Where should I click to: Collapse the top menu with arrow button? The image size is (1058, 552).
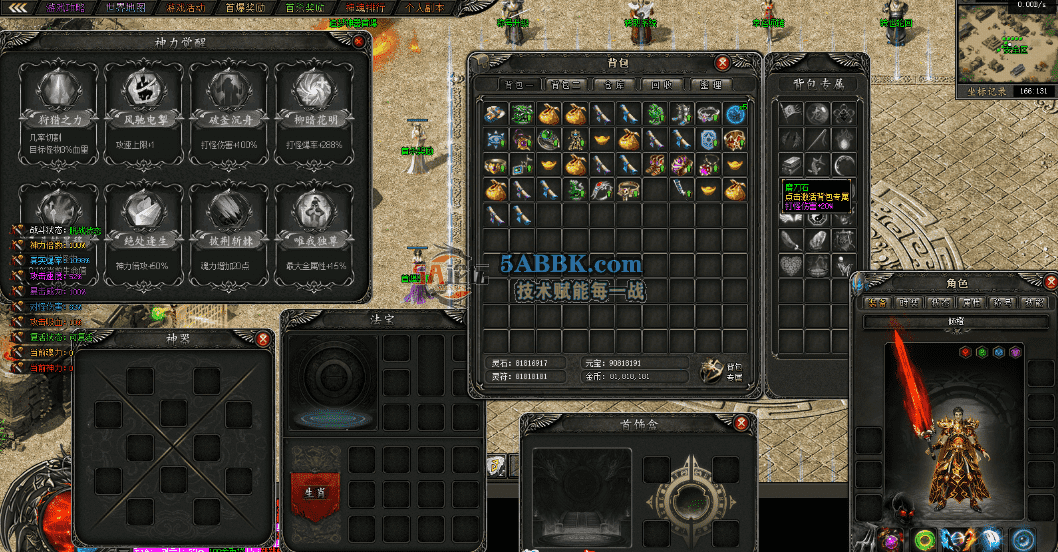[18, 8]
